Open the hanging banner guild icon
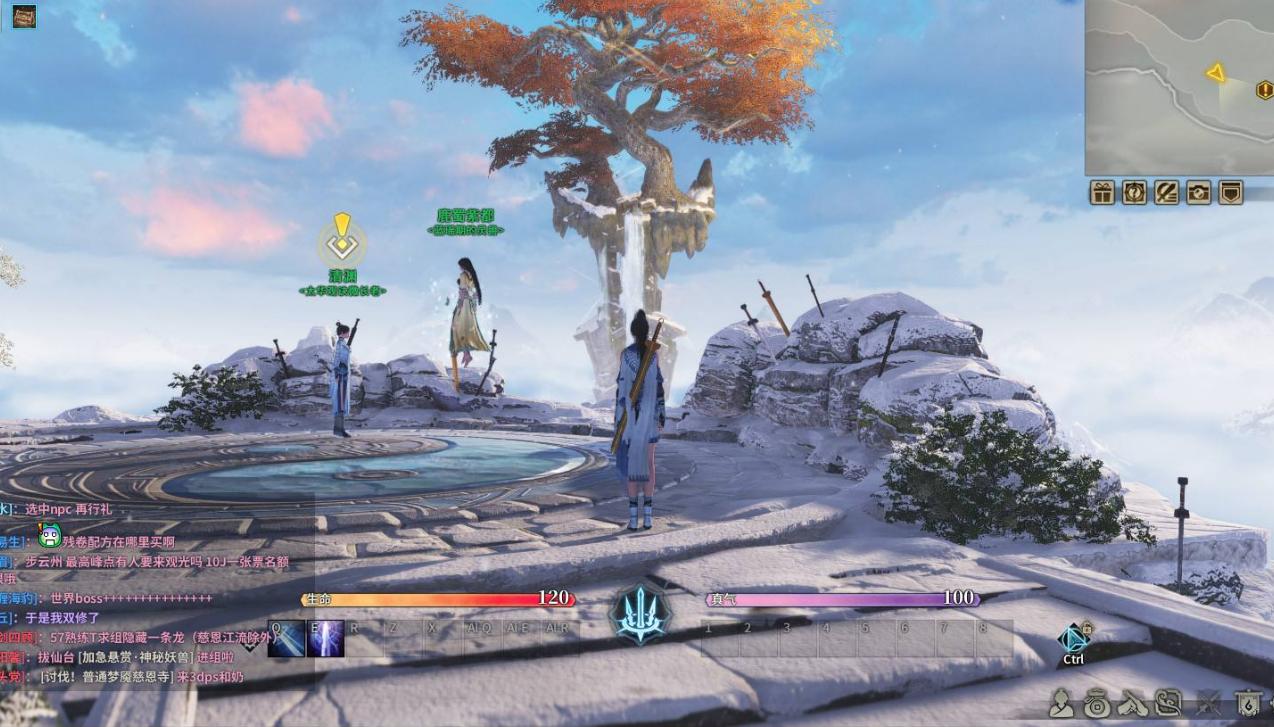 1246,704
